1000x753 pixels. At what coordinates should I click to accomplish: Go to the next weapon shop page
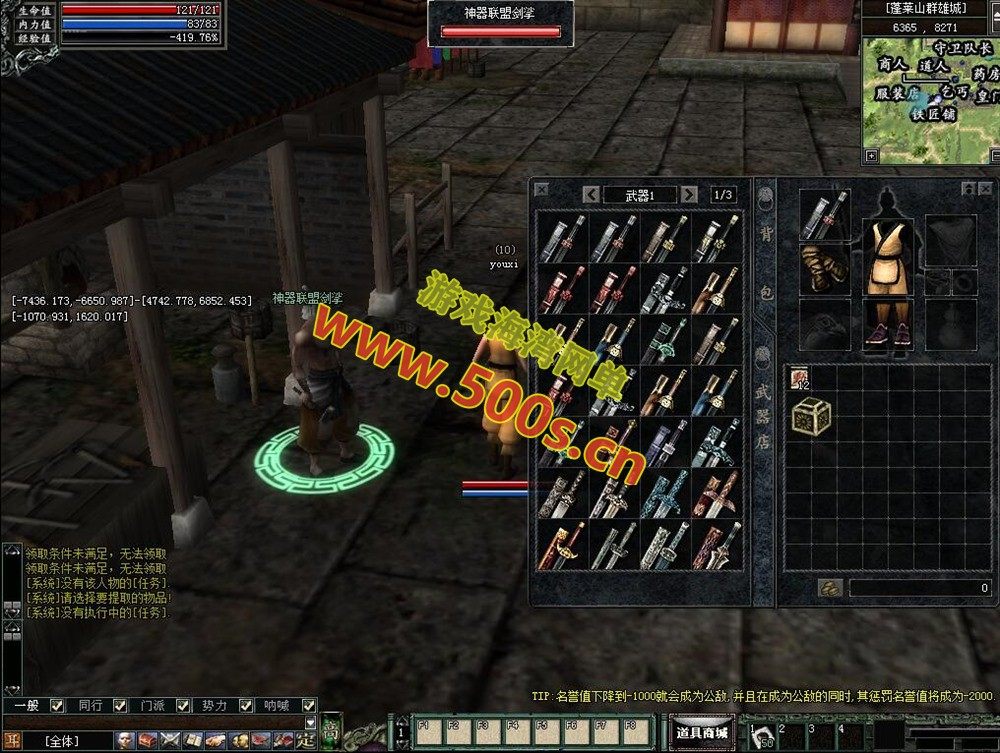689,194
